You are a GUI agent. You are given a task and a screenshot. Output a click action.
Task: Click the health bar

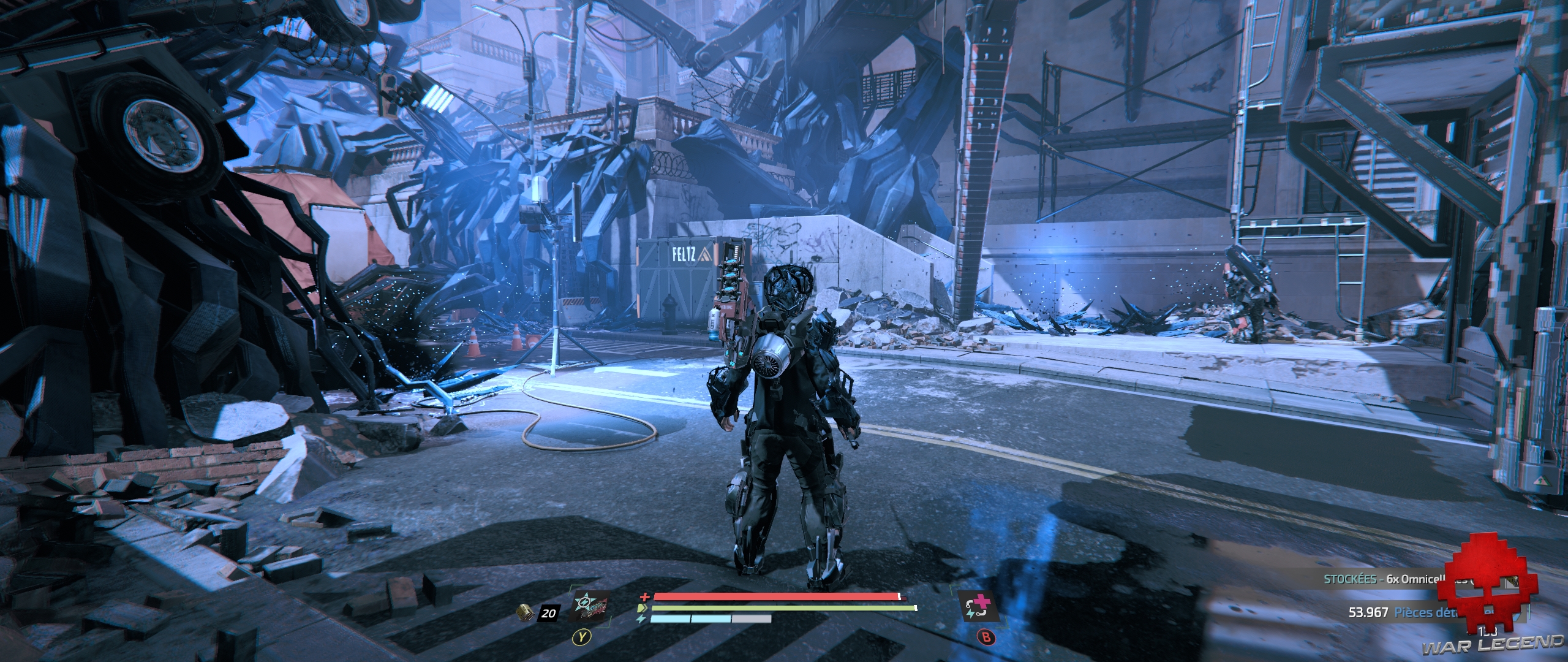[766, 596]
